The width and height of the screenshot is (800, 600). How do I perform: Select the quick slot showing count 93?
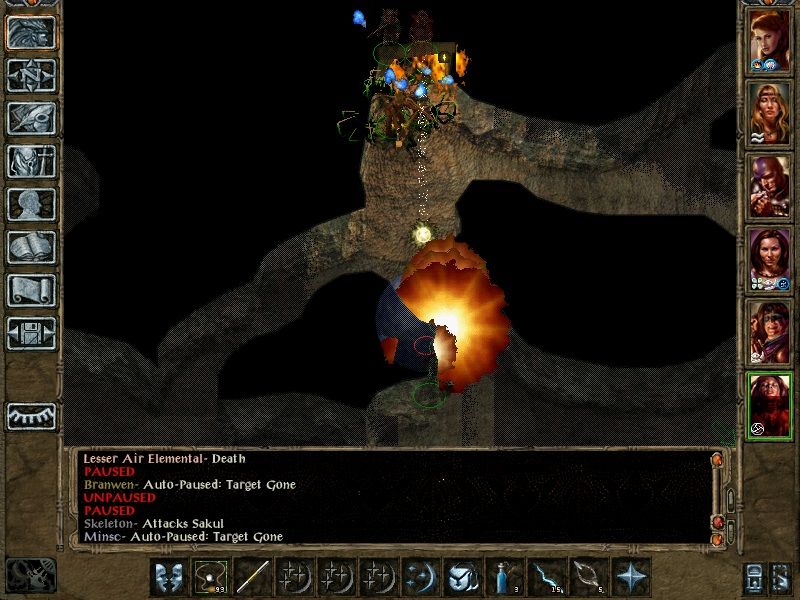[210, 578]
